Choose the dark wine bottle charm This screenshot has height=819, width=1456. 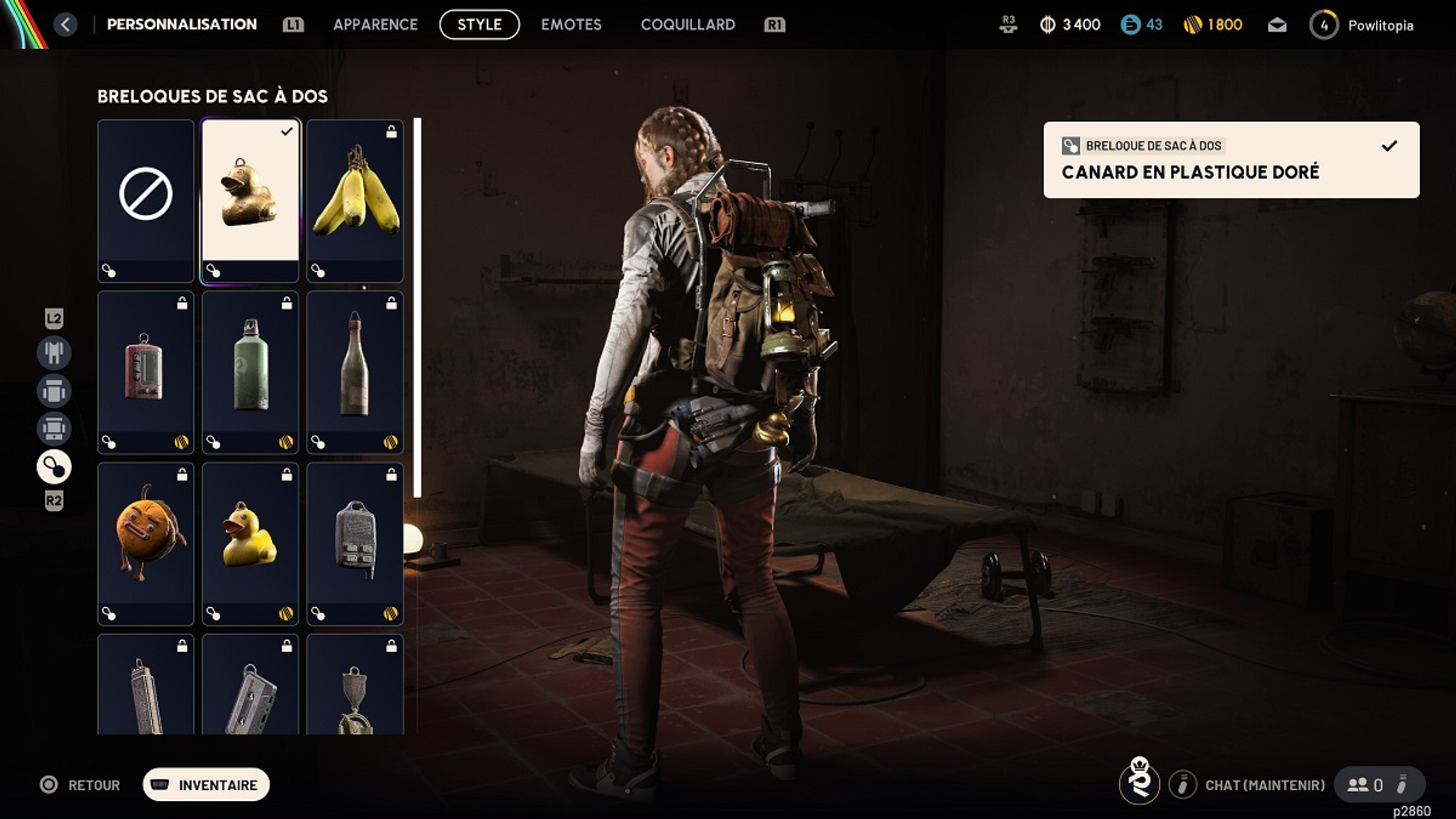(355, 371)
